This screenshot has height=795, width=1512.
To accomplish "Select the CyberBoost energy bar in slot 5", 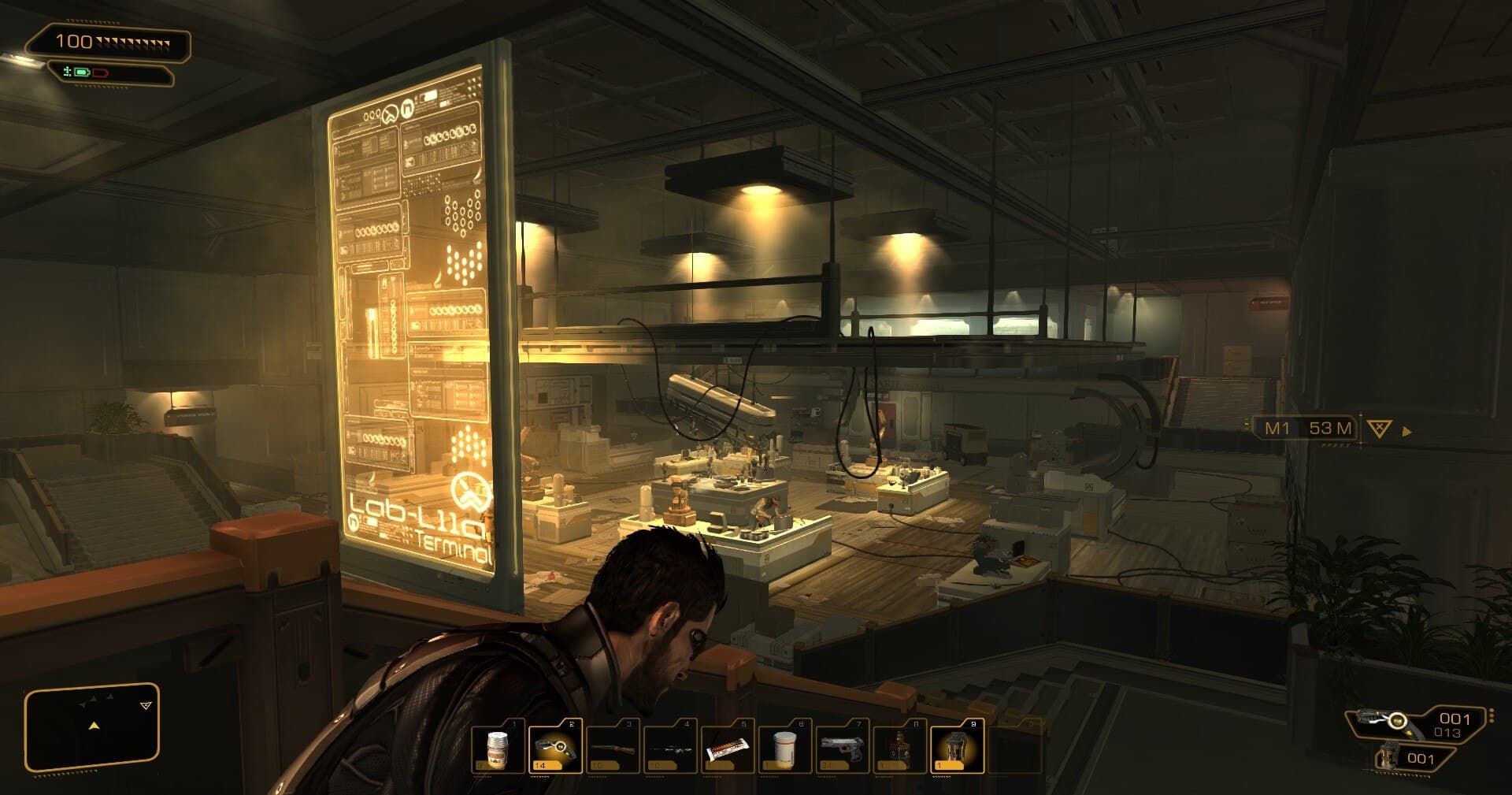I will [726, 747].
